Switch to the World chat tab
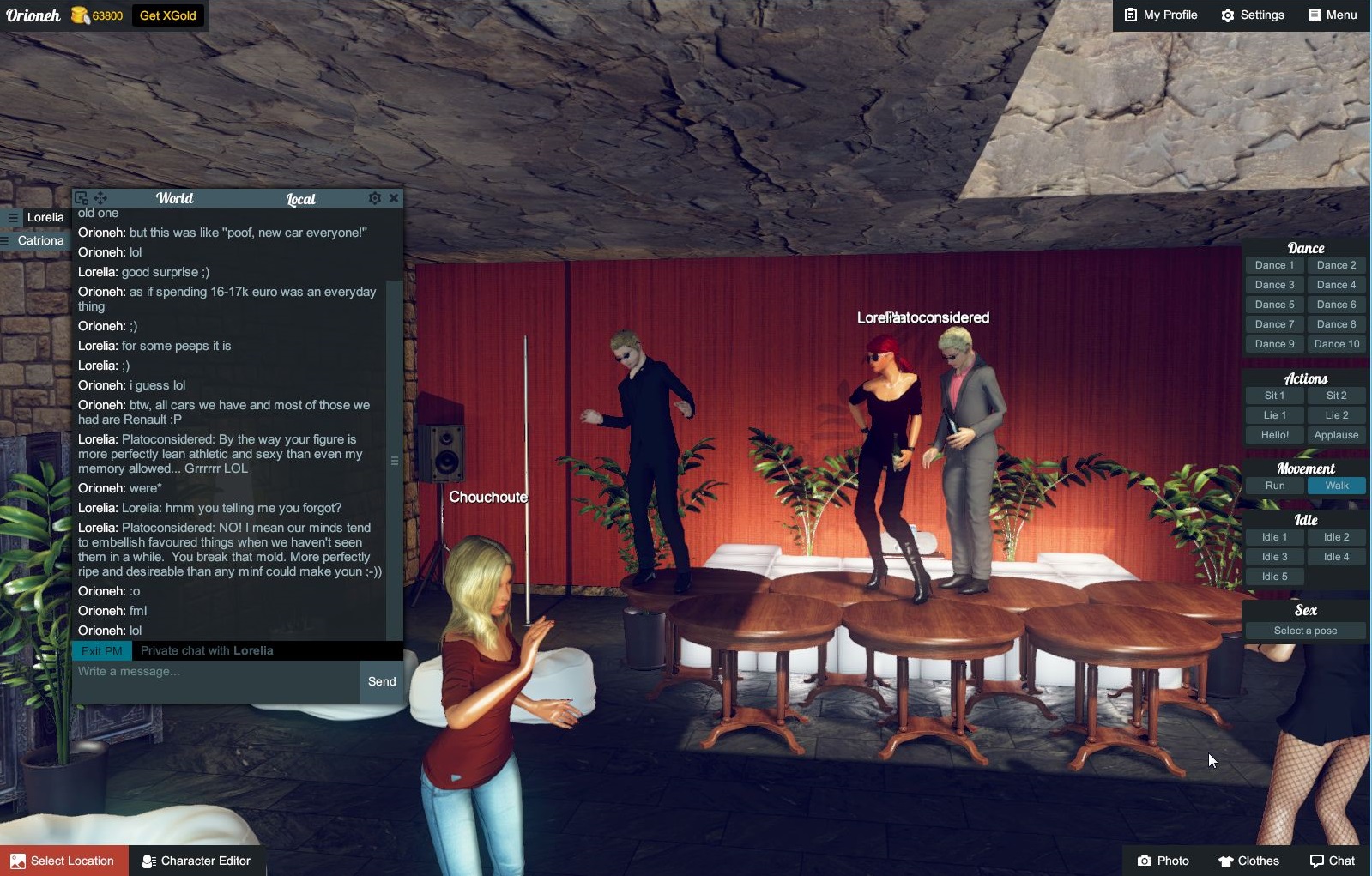 [174, 198]
